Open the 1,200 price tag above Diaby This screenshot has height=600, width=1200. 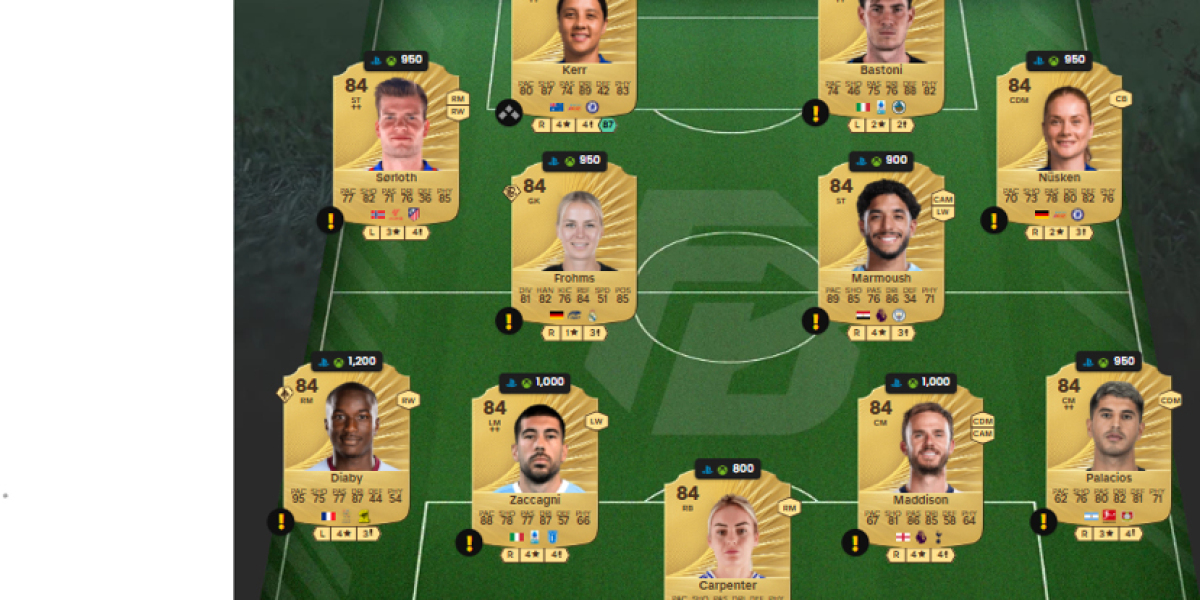pos(346,362)
